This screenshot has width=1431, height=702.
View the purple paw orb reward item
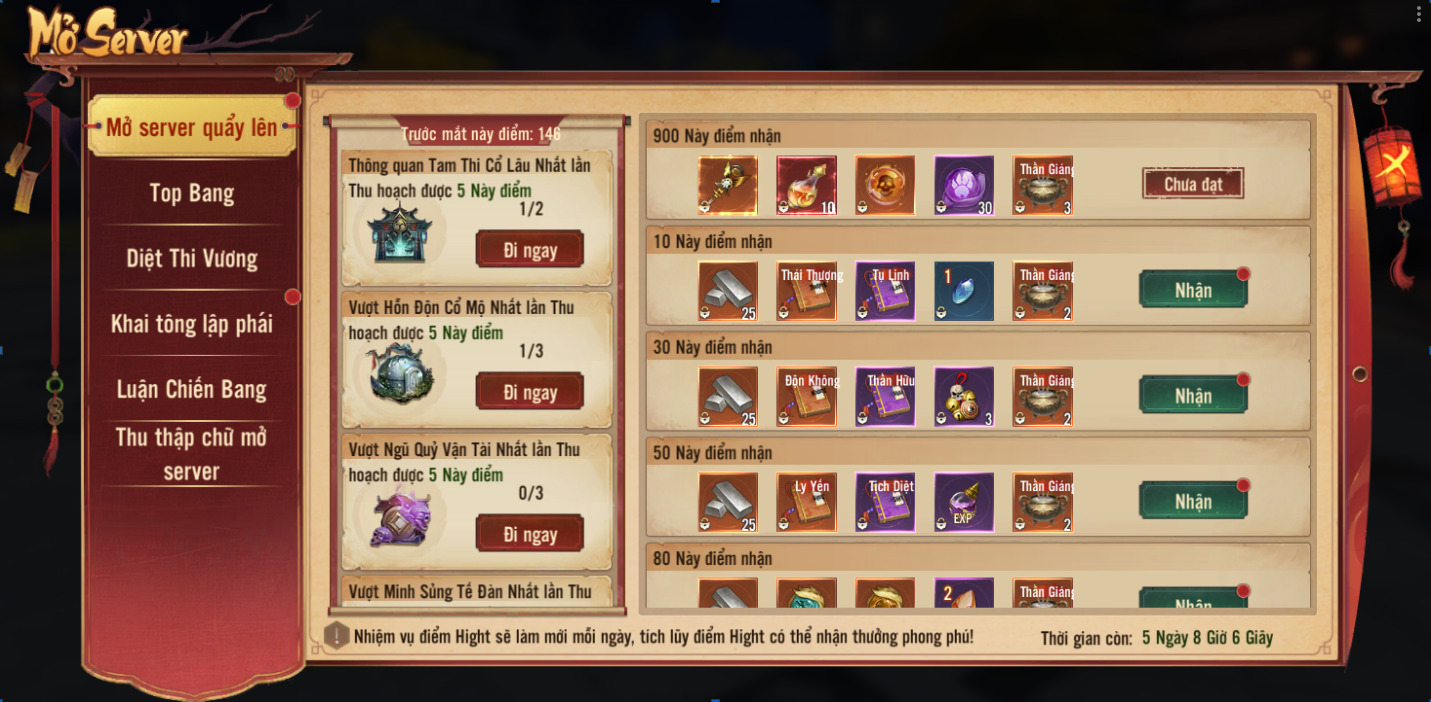click(964, 186)
